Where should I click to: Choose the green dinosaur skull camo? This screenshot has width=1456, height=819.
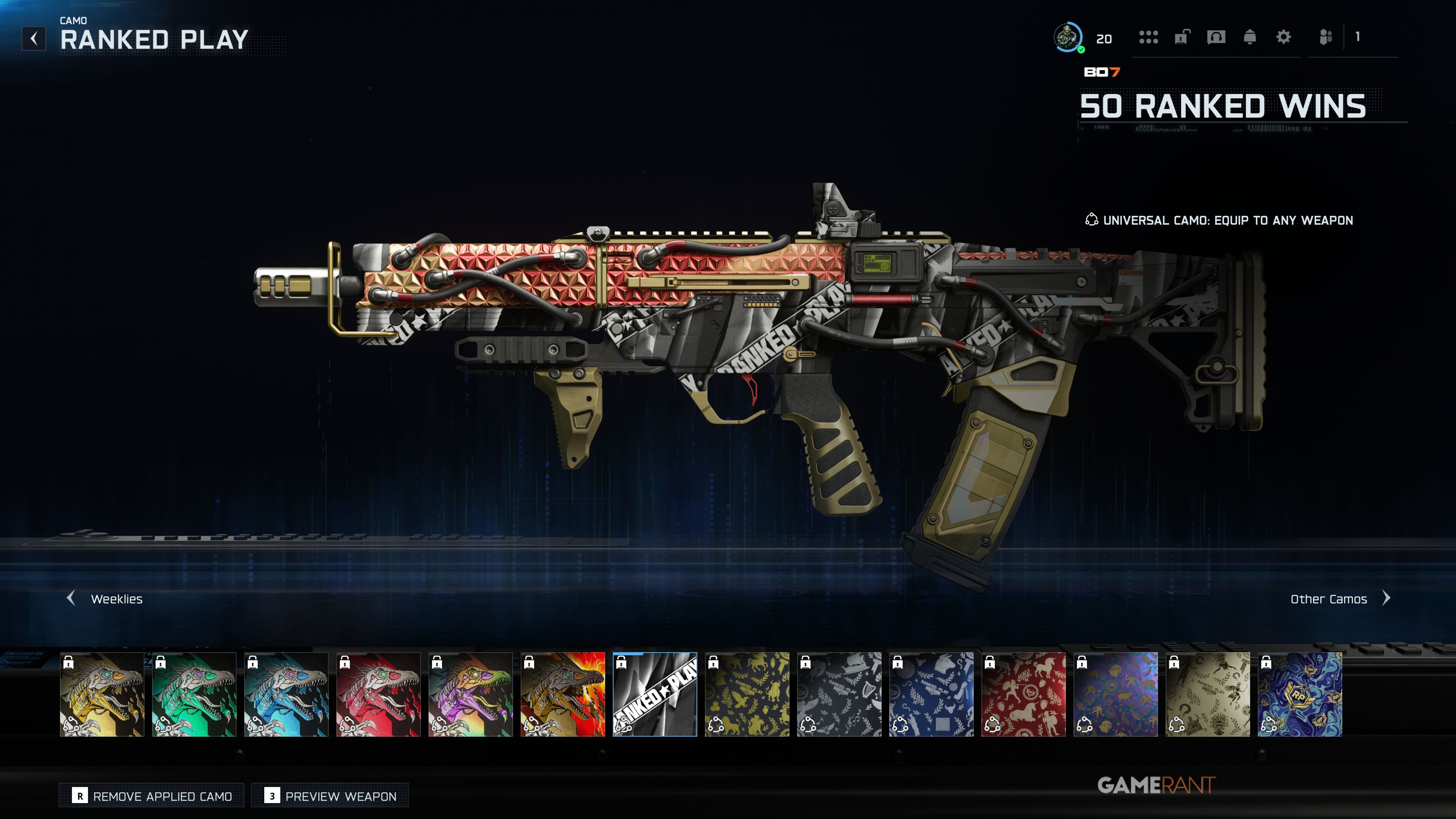(x=194, y=694)
